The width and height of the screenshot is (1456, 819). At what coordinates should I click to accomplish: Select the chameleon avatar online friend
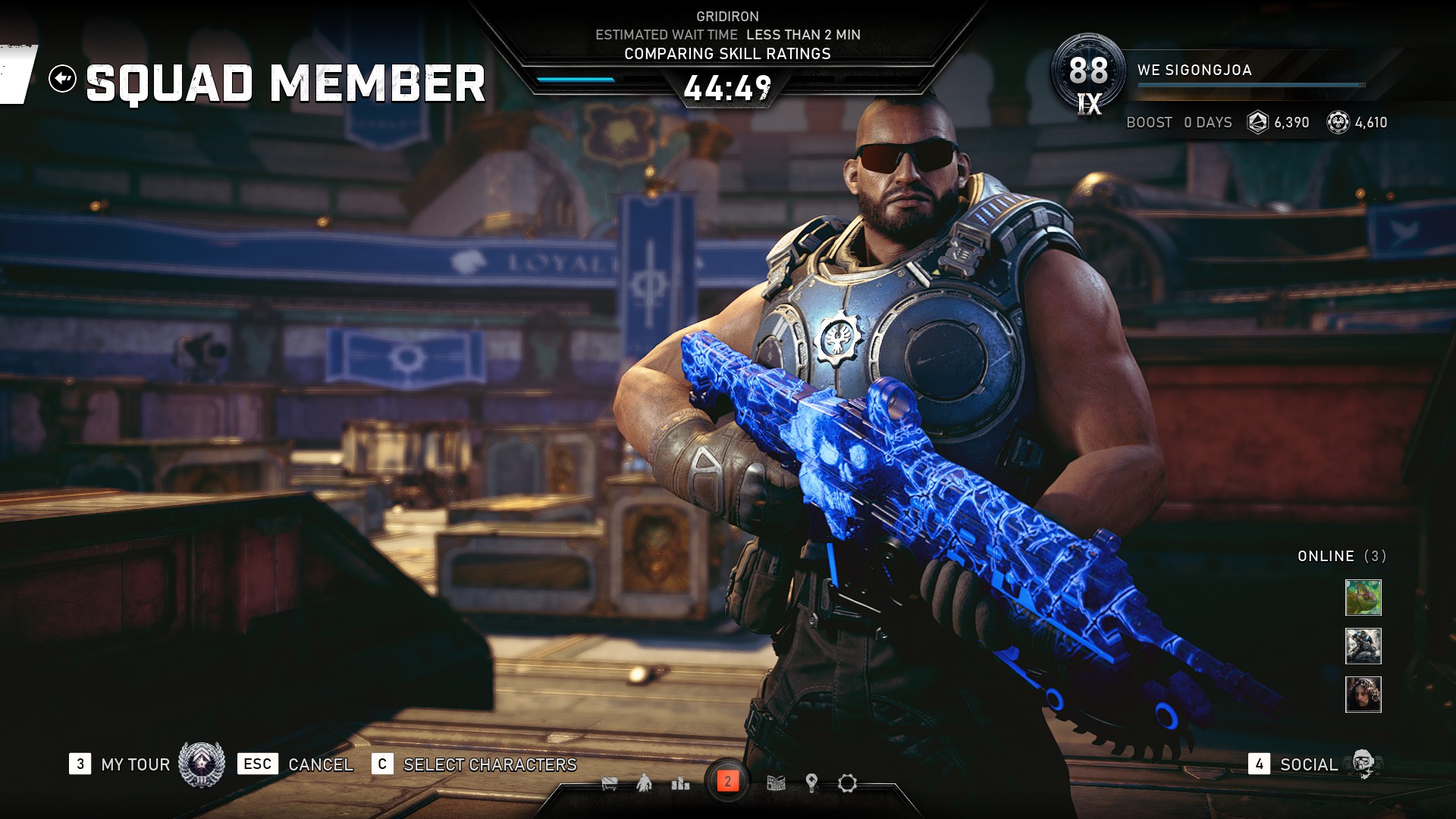tap(1363, 598)
